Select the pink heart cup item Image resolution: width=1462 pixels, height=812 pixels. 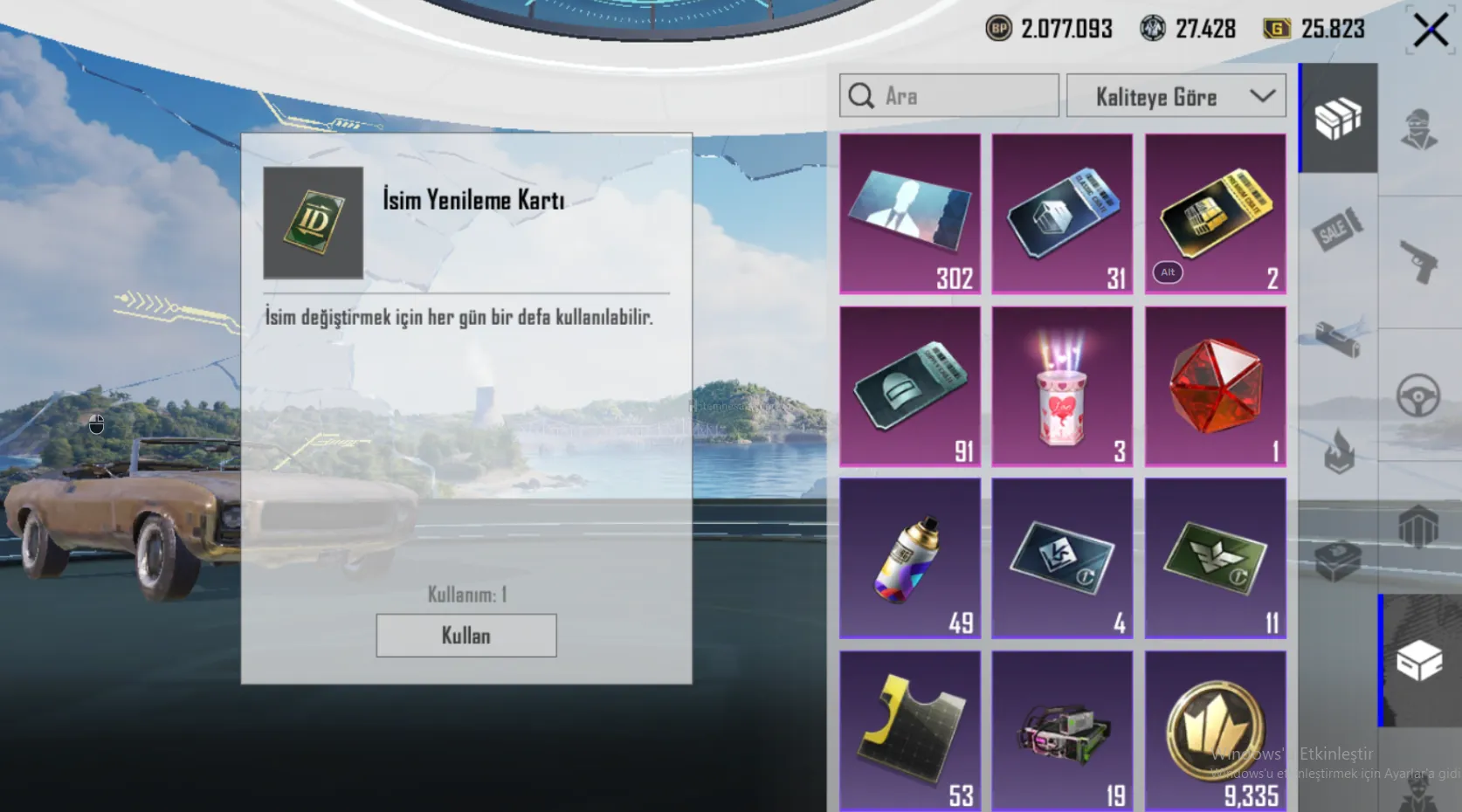click(x=1062, y=386)
